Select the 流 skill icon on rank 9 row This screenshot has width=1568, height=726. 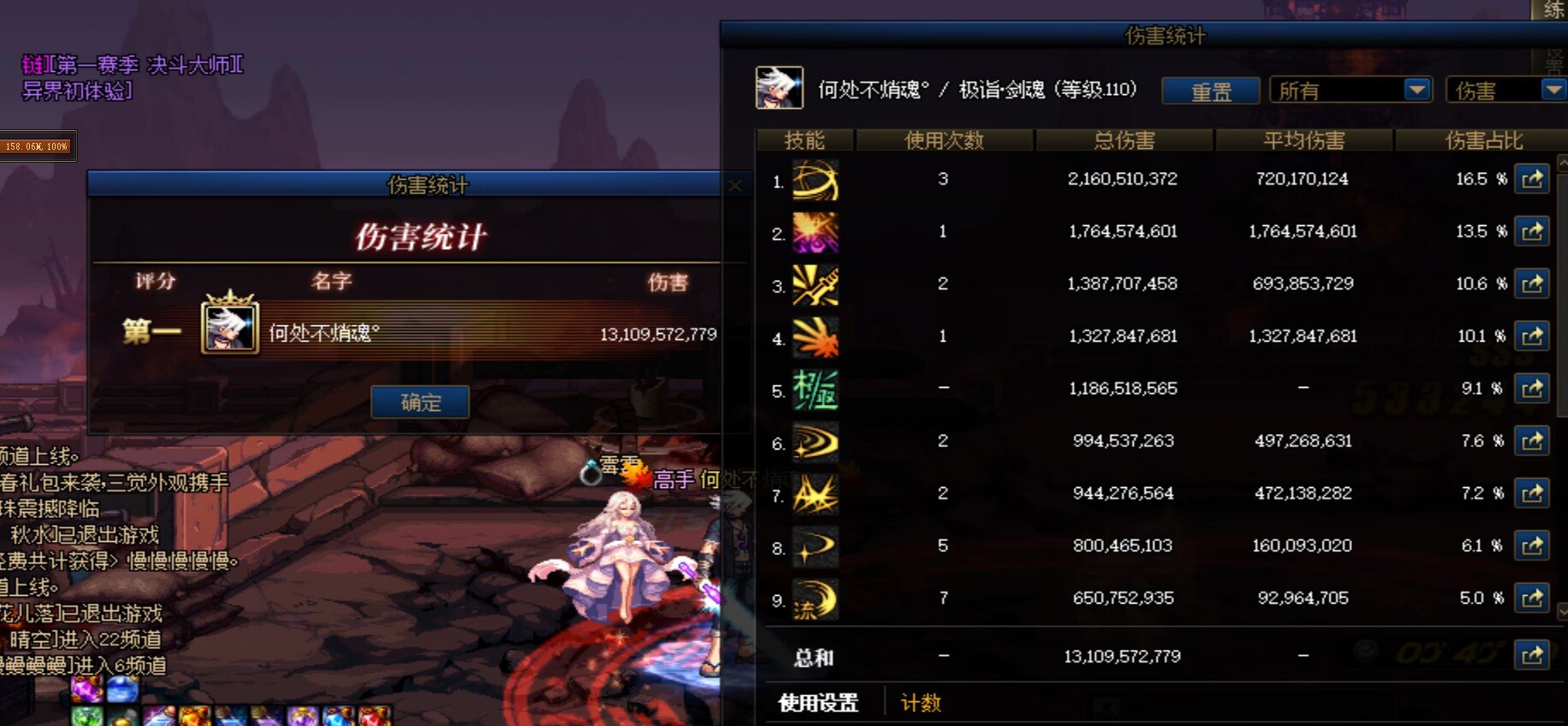click(x=815, y=598)
